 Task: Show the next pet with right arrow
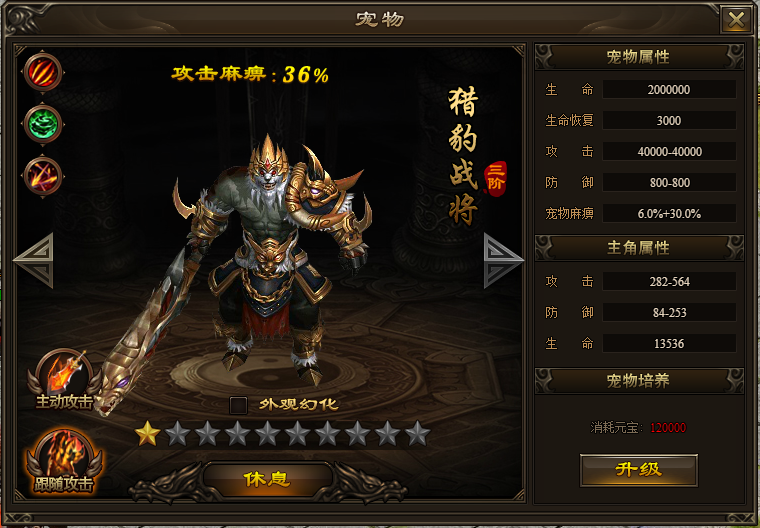pos(503,260)
